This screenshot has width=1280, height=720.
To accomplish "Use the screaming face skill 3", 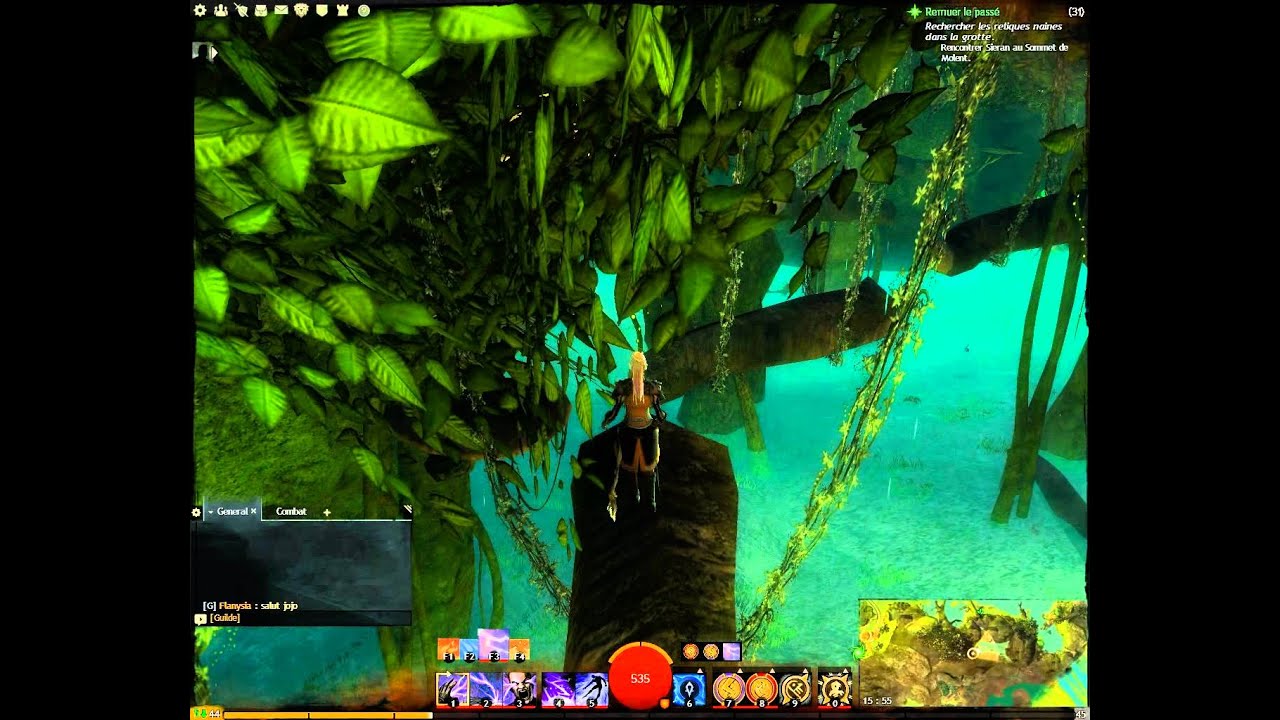I will click(520, 689).
